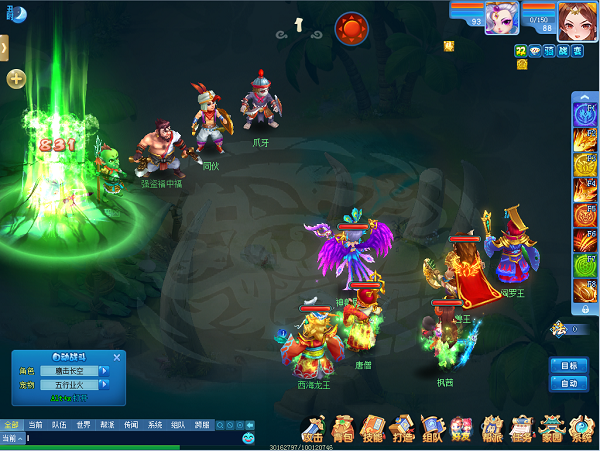Open the 系统 system menu
The height and width of the screenshot is (451, 600).
point(581,428)
